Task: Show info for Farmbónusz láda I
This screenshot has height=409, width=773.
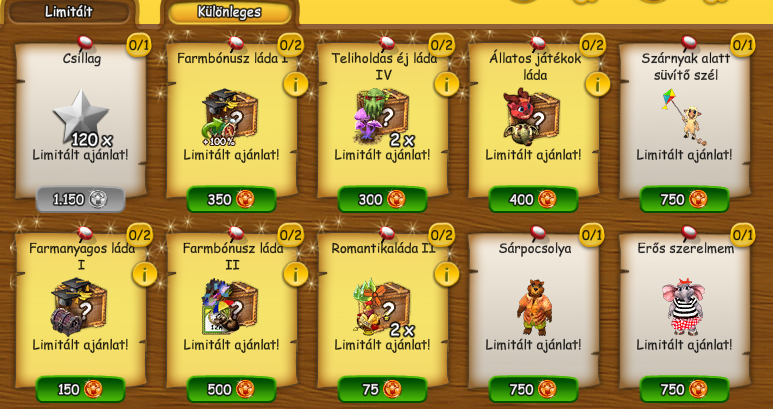Action: click(x=295, y=84)
